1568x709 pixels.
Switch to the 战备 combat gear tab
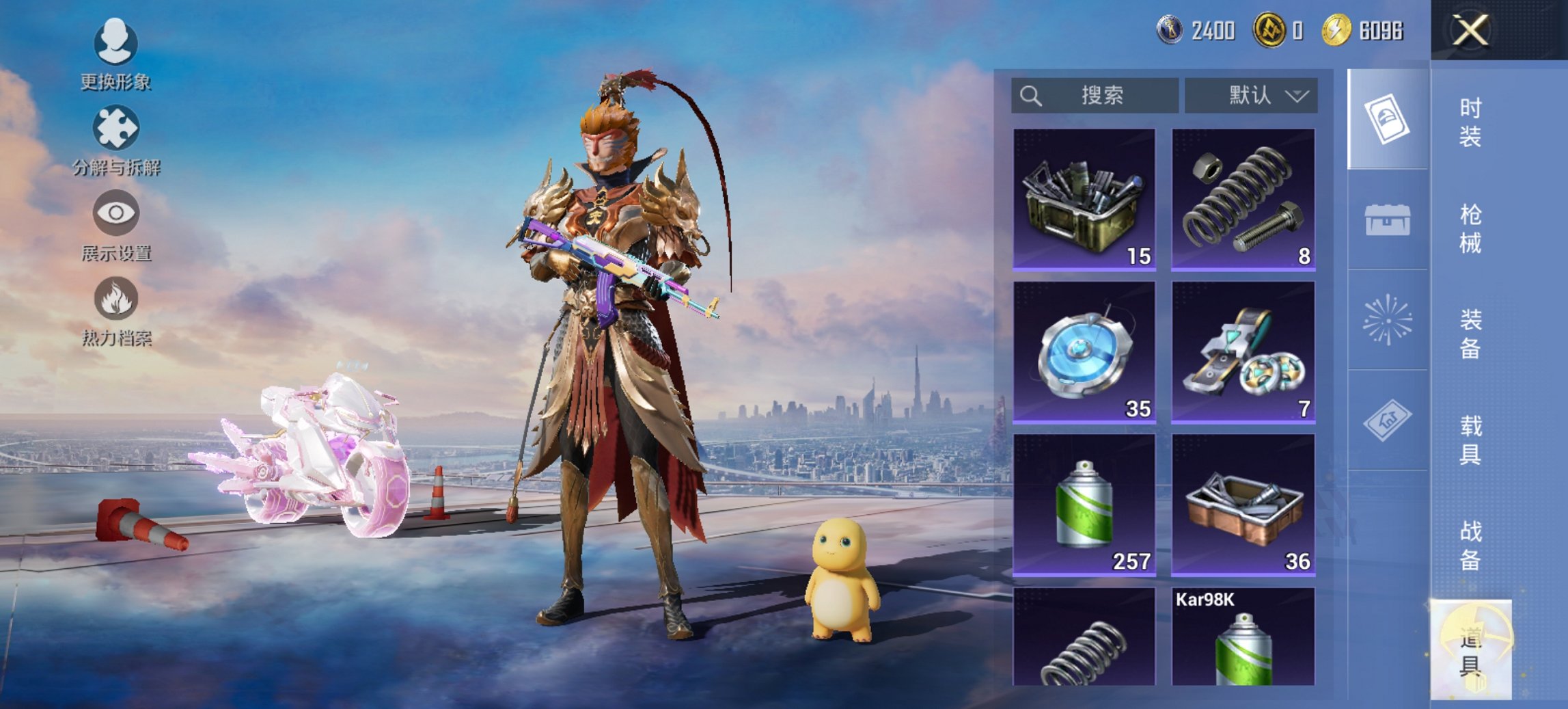1470,546
